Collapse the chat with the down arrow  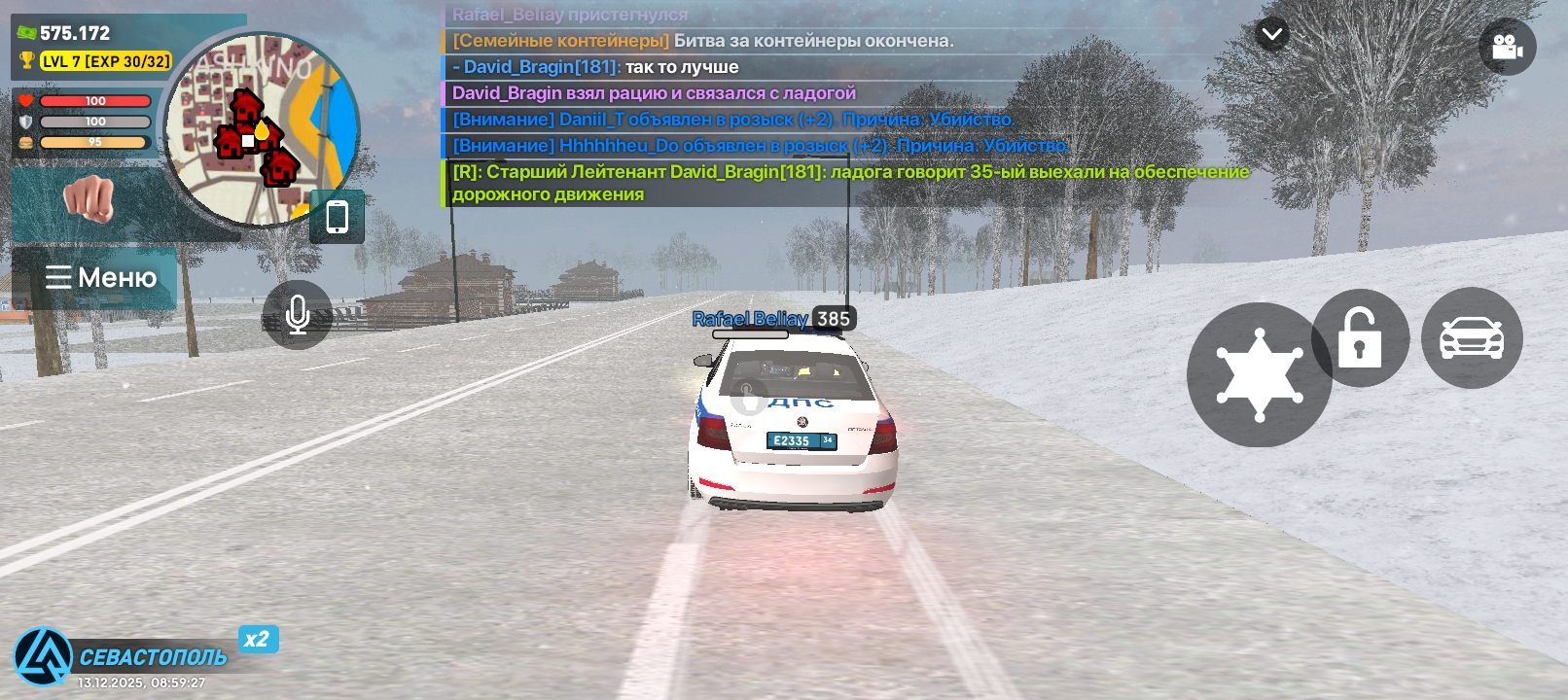tap(1271, 35)
